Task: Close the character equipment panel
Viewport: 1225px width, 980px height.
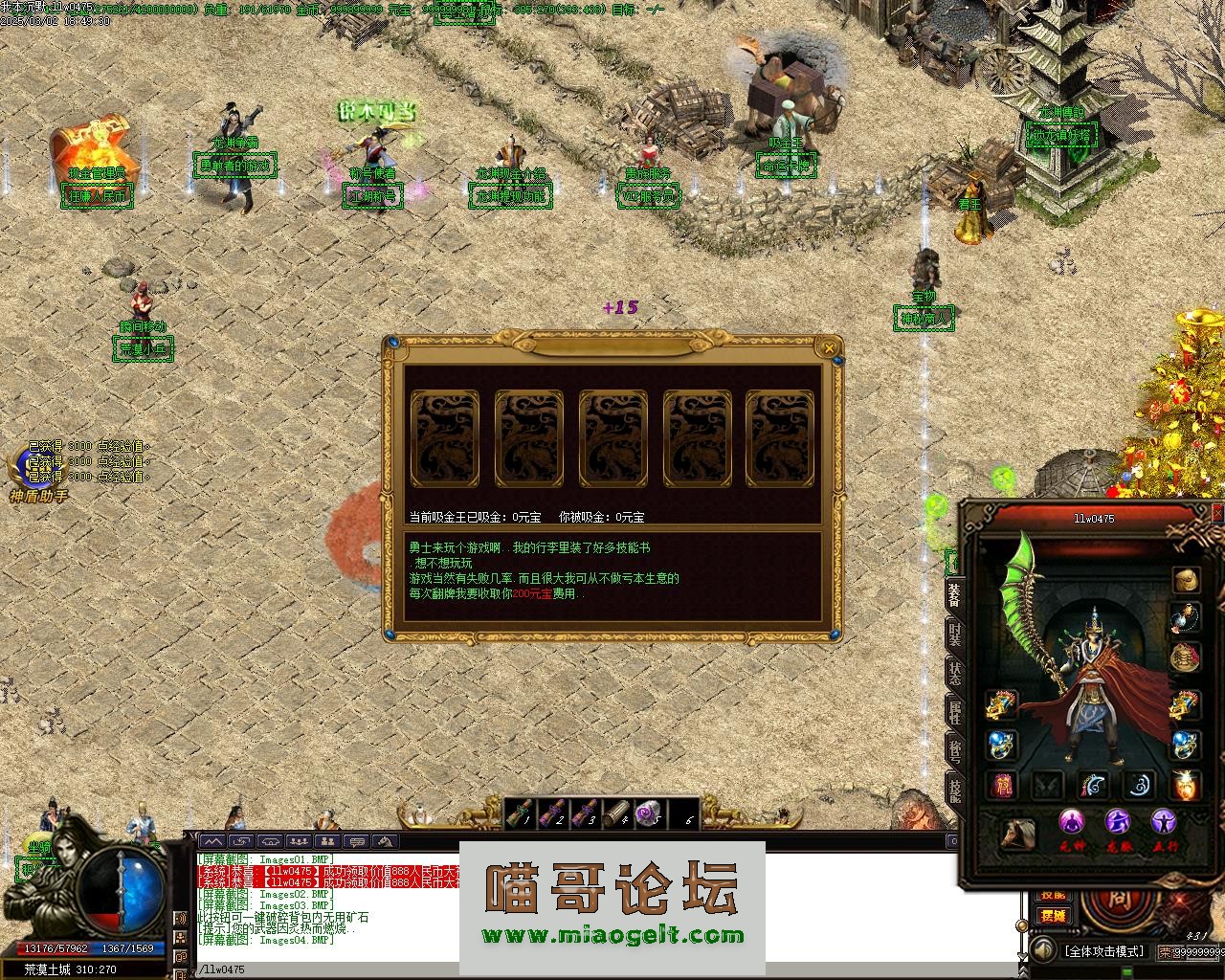Action: (1217, 514)
